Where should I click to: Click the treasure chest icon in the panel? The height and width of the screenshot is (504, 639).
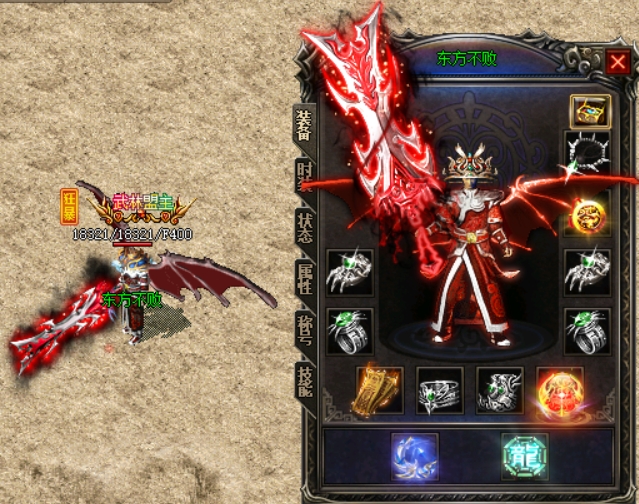click(588, 110)
